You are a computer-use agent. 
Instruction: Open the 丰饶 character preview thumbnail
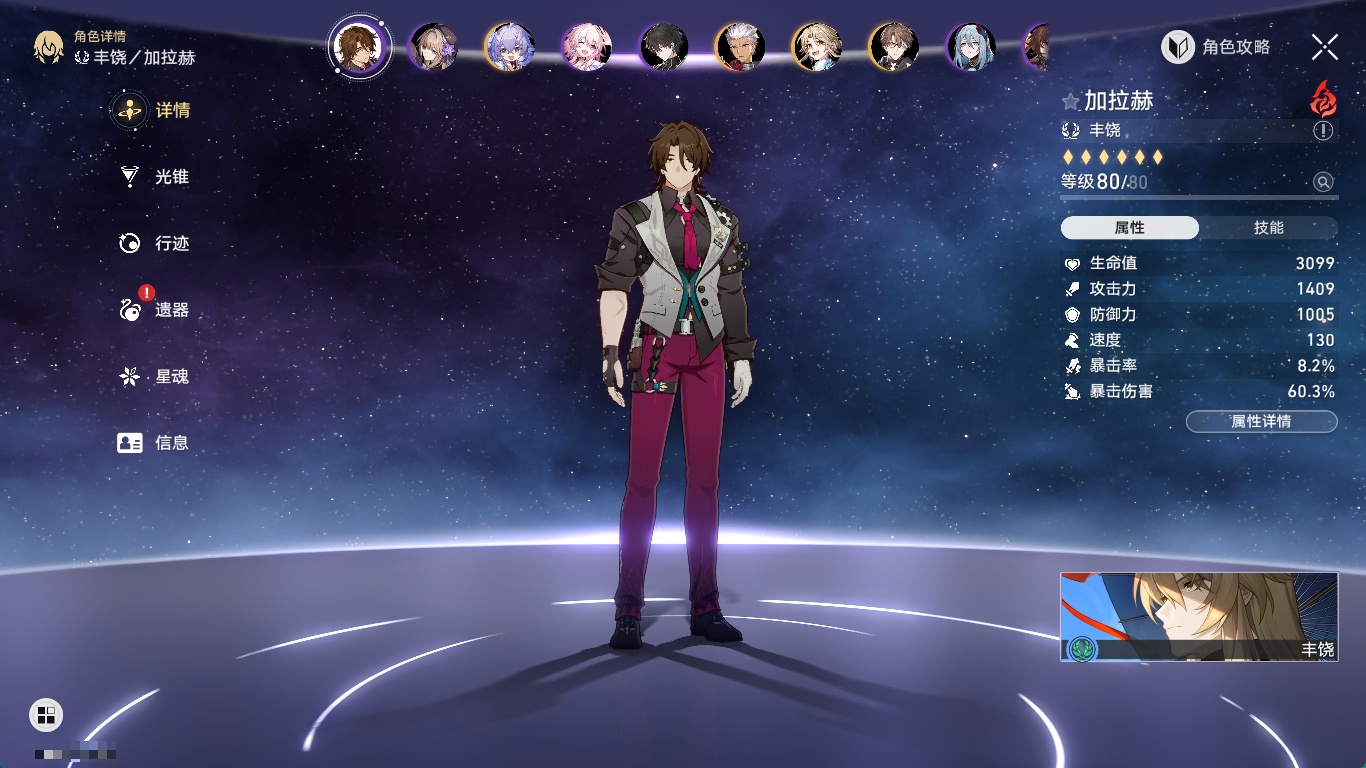point(1198,616)
